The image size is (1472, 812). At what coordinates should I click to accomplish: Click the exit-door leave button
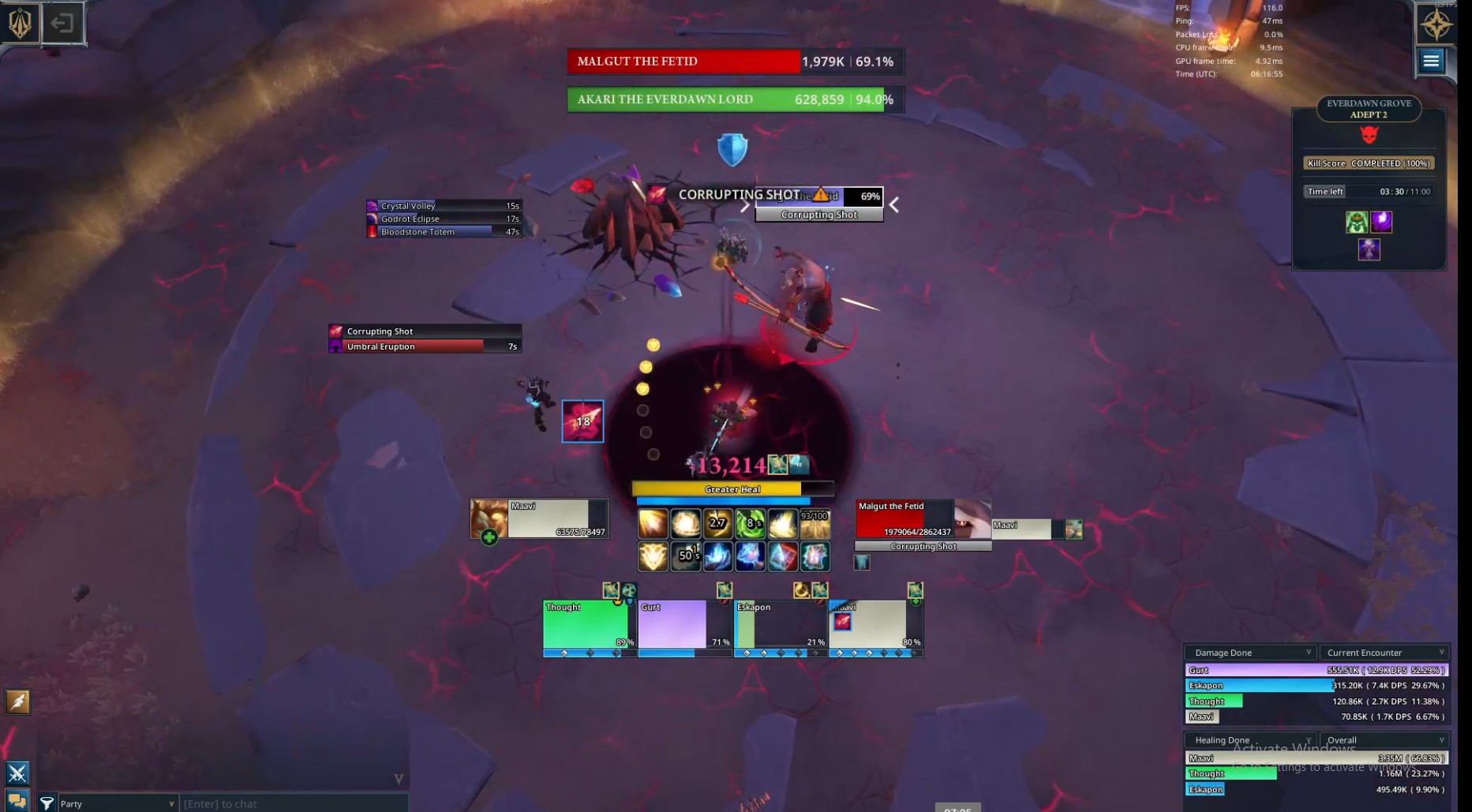tap(62, 24)
